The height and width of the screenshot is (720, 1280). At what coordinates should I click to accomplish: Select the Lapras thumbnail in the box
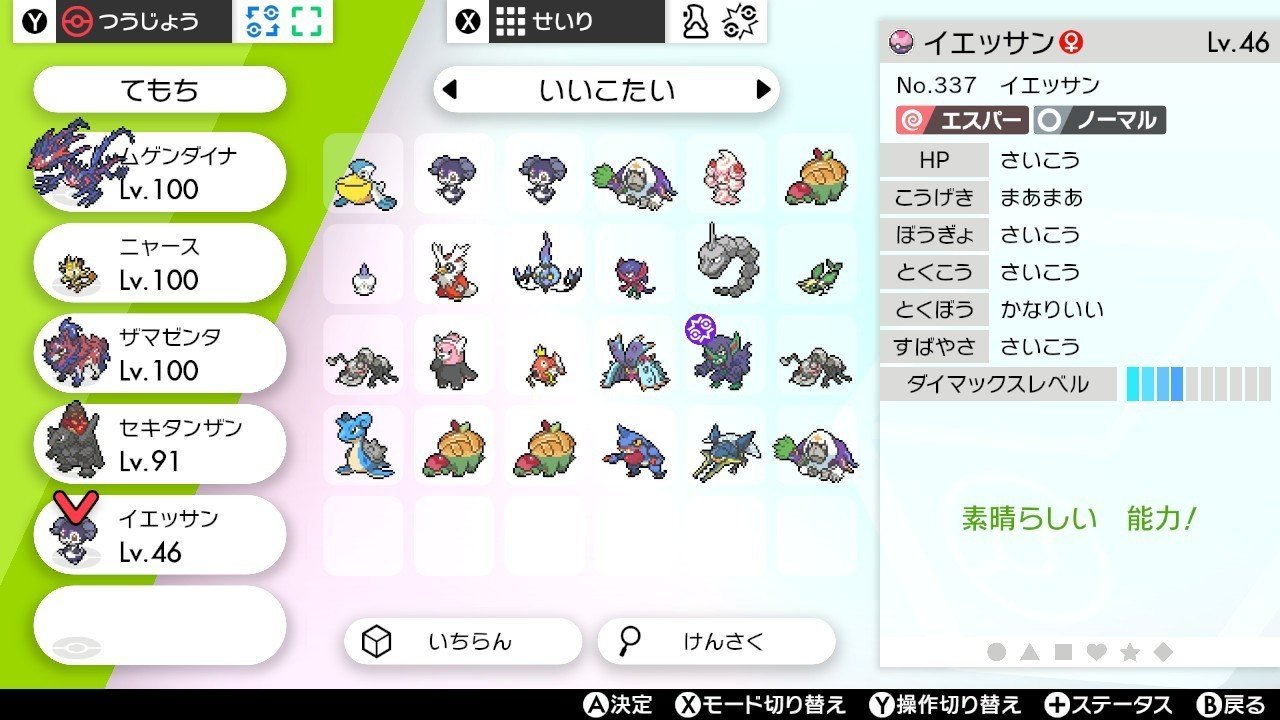pos(362,445)
